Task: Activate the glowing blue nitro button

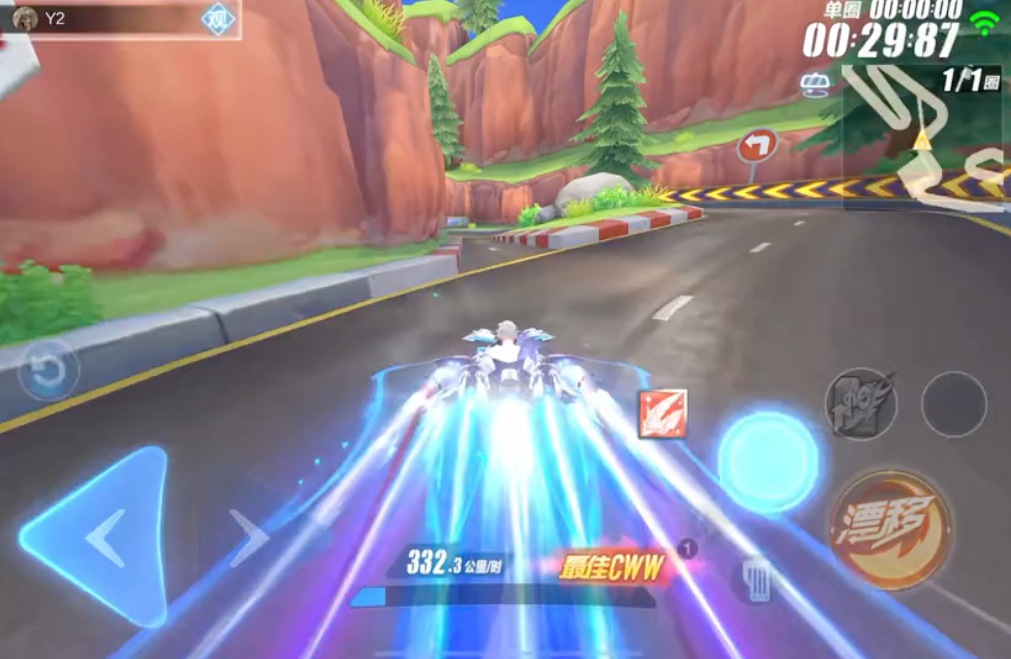Action: tap(768, 462)
